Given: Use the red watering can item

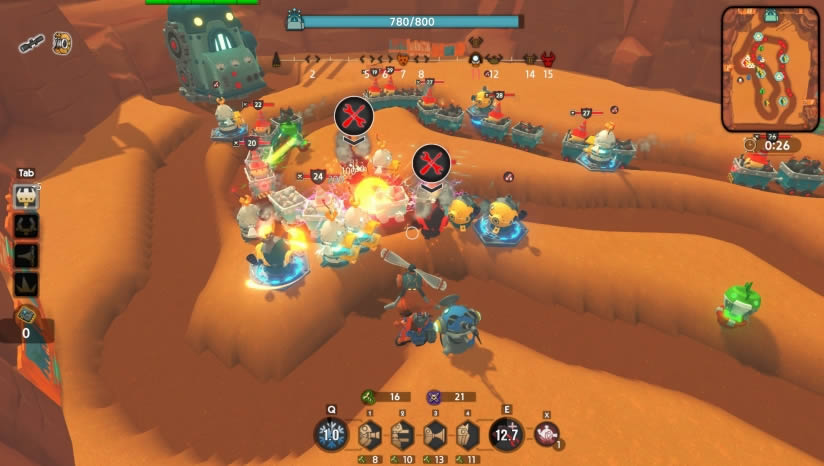Looking at the screenshot, I should click(546, 433).
